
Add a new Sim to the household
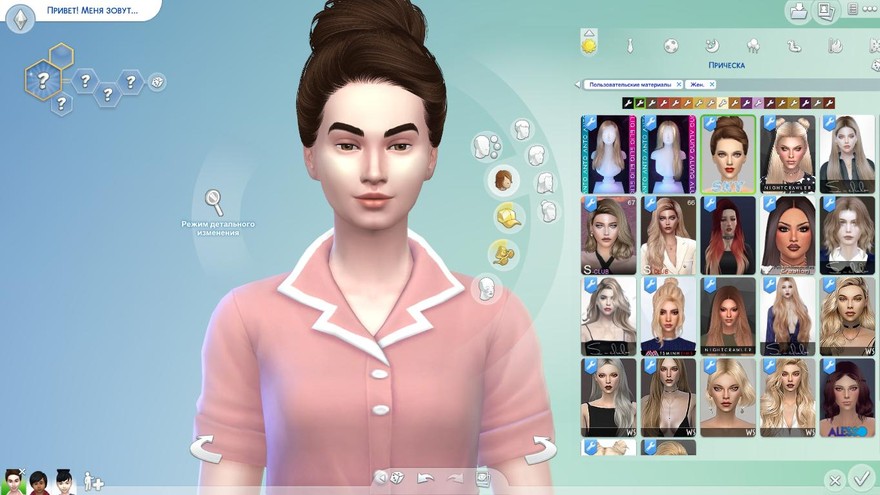pos(93,481)
